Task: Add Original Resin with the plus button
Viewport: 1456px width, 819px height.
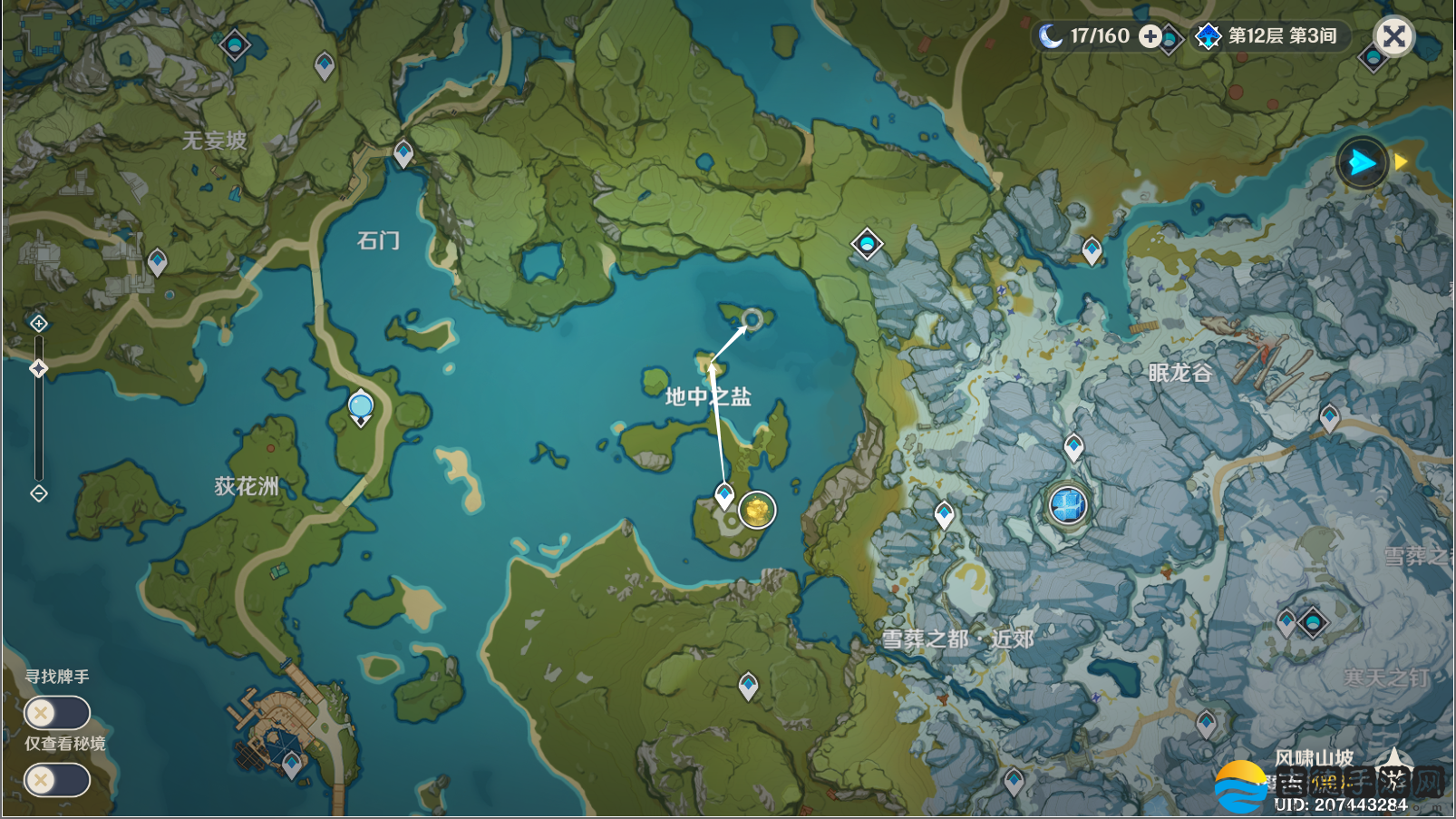Action: (x=1150, y=36)
